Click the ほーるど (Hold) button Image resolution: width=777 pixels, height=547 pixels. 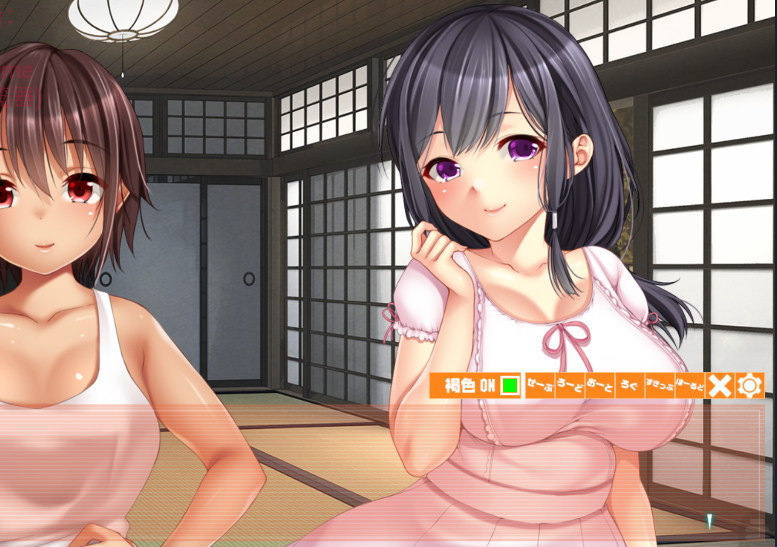(x=689, y=385)
